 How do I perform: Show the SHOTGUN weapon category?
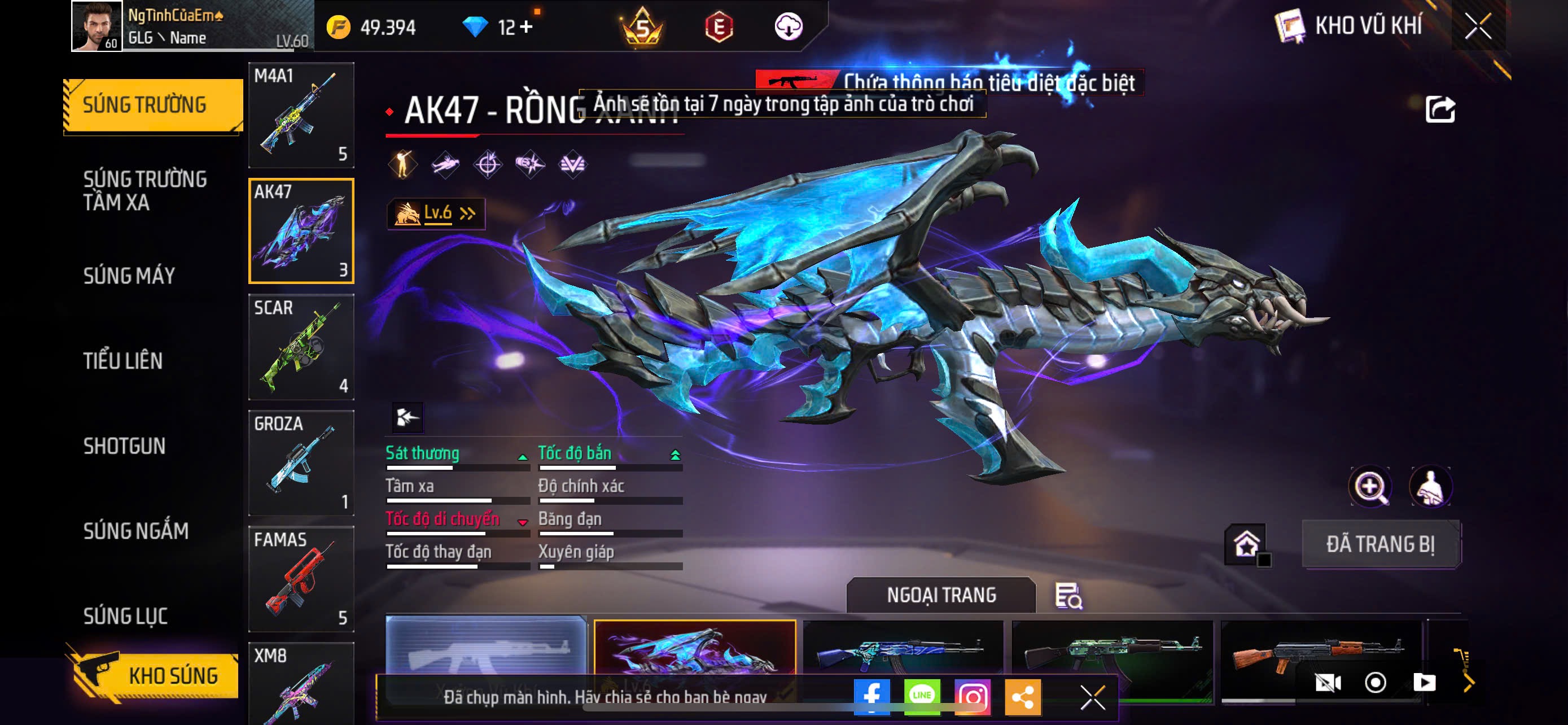[124, 446]
